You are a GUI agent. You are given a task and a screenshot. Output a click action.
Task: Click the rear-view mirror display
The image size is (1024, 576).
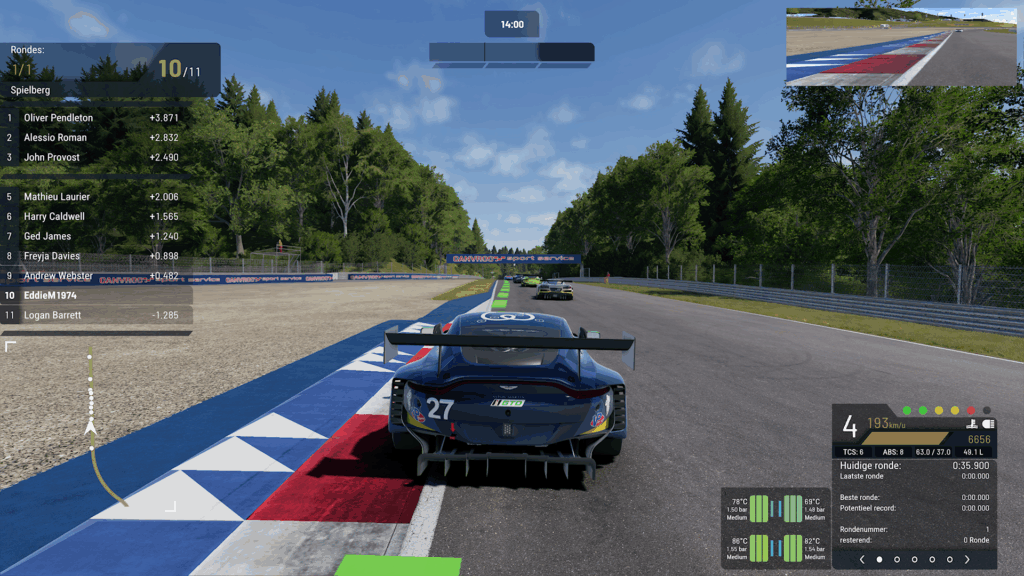click(903, 47)
